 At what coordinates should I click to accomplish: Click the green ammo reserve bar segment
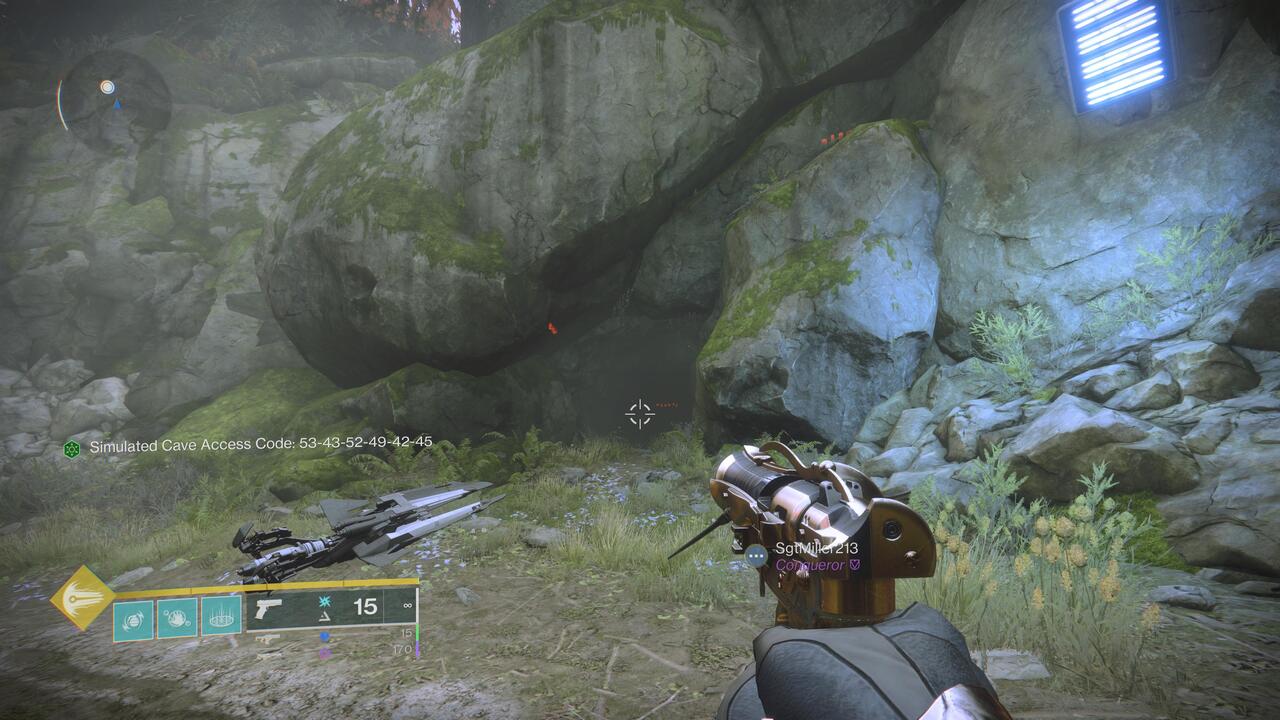pos(418,633)
